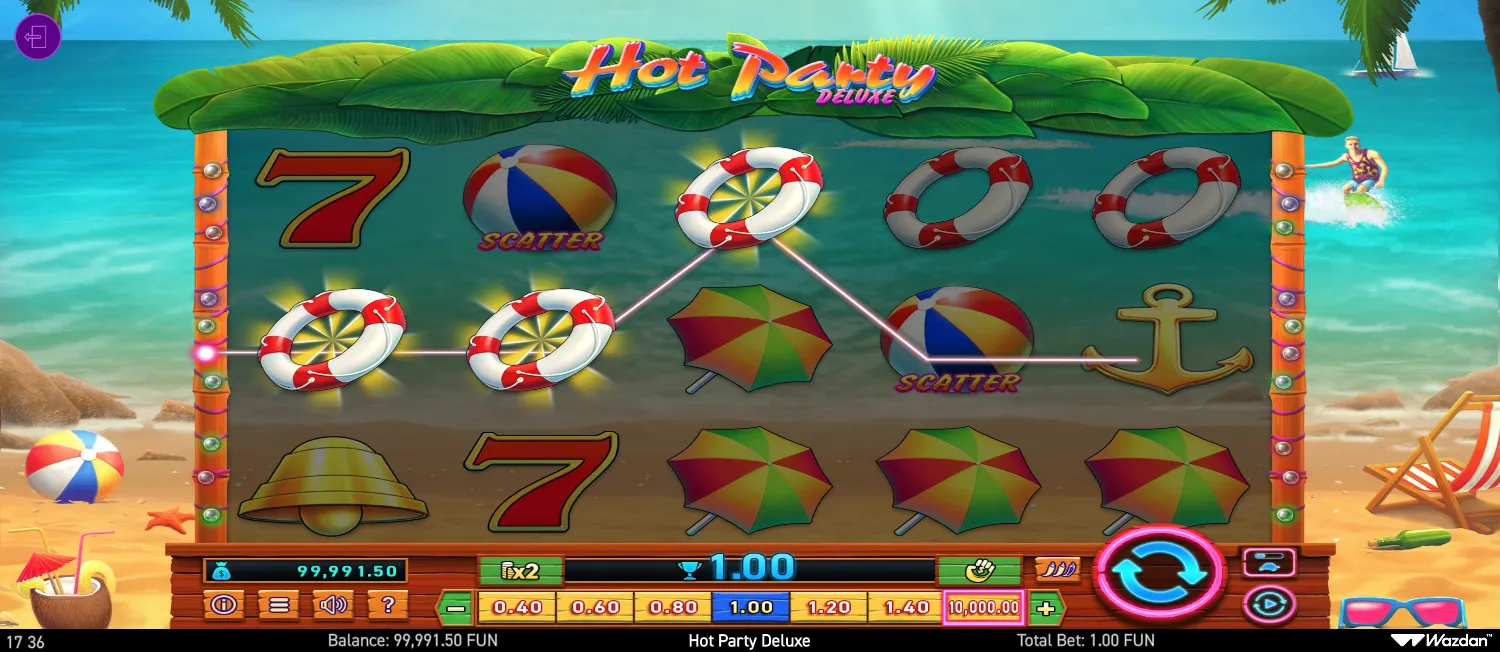Activate the x2 gamble button
1500x652 pixels.
(521, 571)
